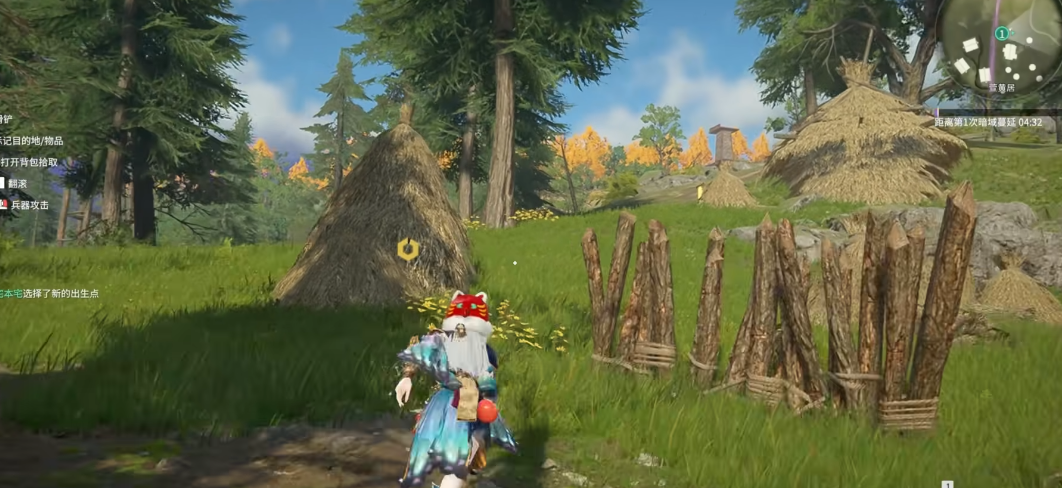Click the yellow hexagon interaction marker
The image size is (1062, 488).
tap(407, 250)
